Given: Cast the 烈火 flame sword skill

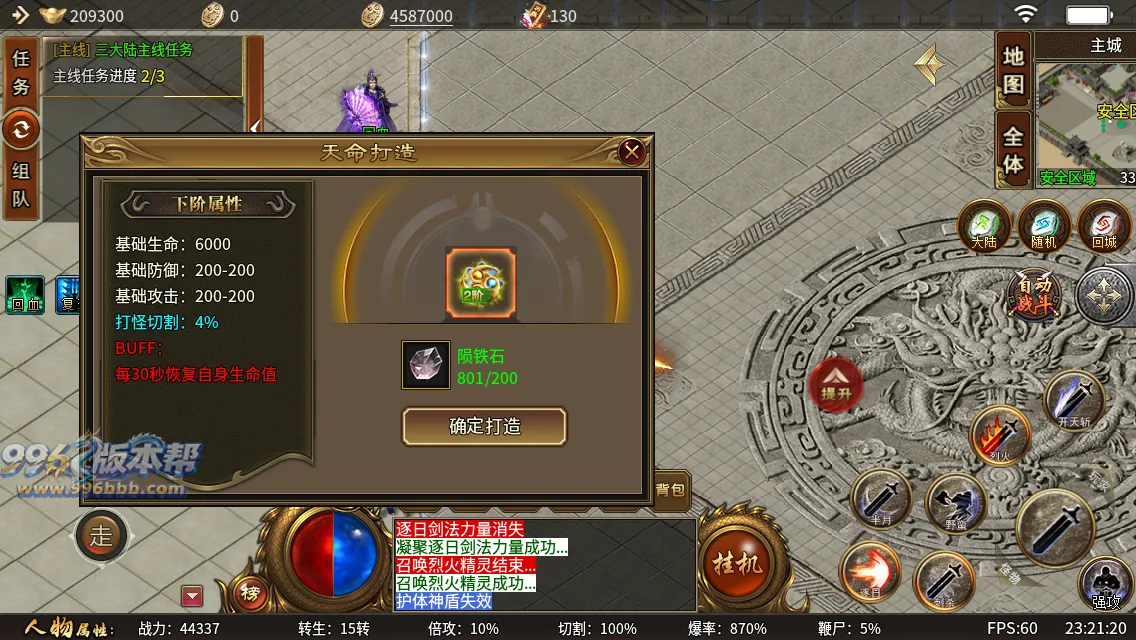Looking at the screenshot, I should point(999,435).
